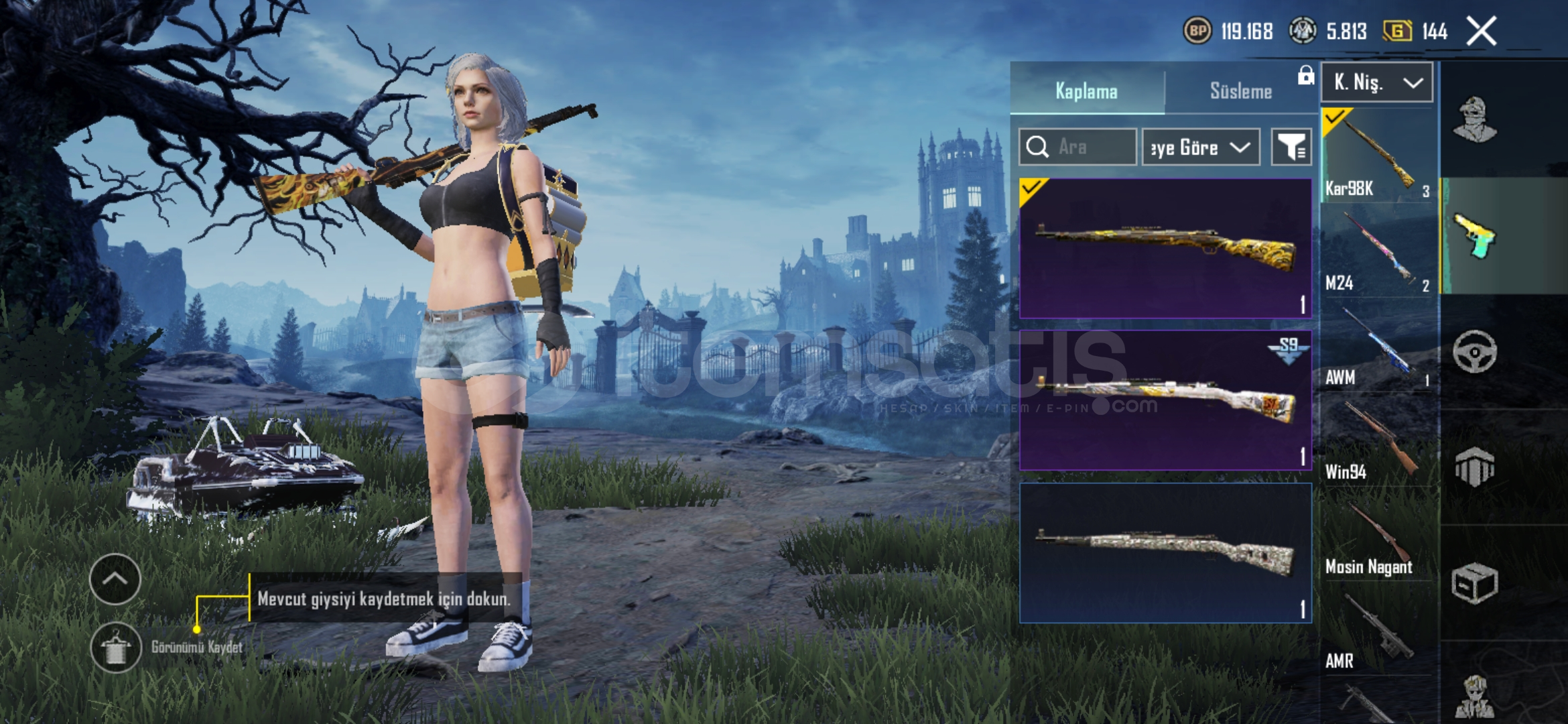Open the filter funnel button
Screen dimensions: 1568x724
1291,147
